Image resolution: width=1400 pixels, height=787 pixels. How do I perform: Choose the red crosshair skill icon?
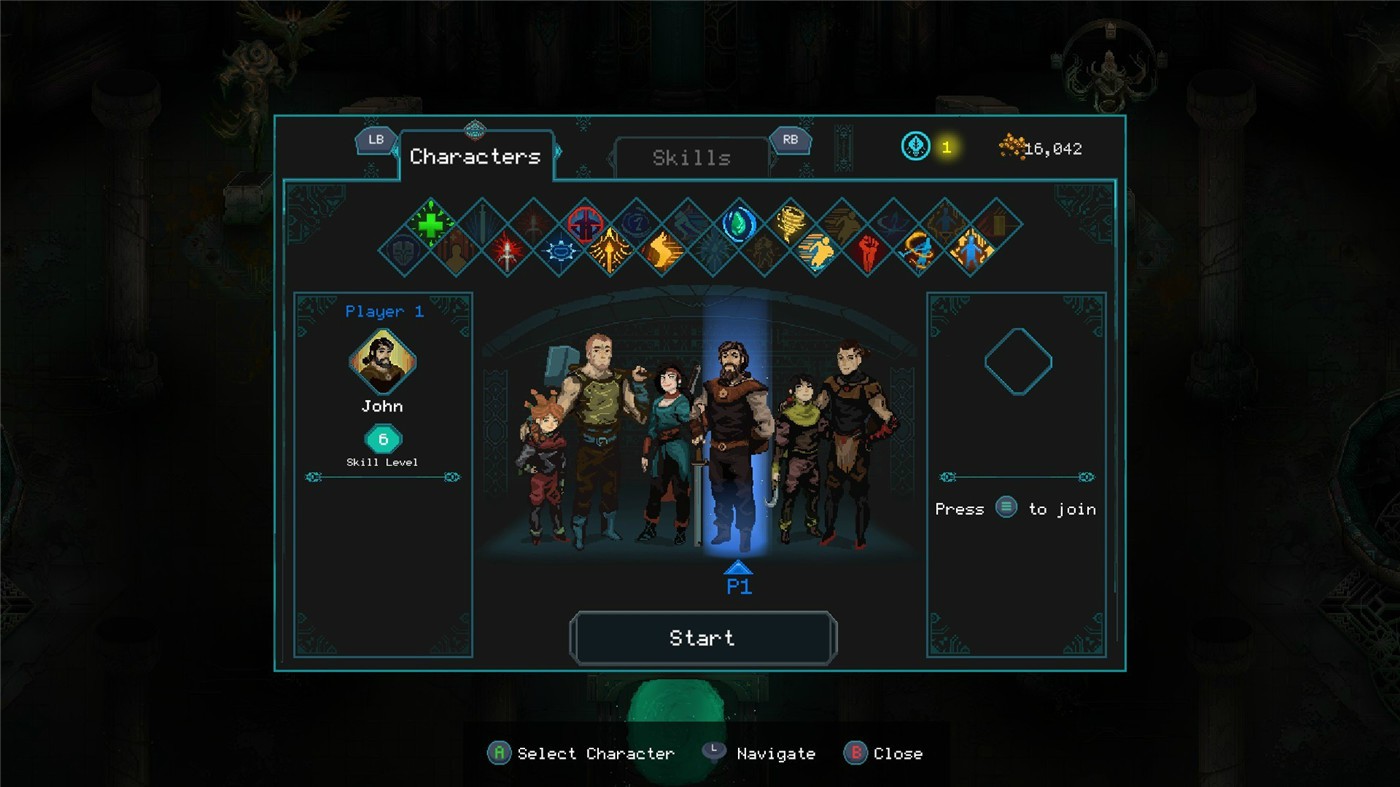pos(586,223)
